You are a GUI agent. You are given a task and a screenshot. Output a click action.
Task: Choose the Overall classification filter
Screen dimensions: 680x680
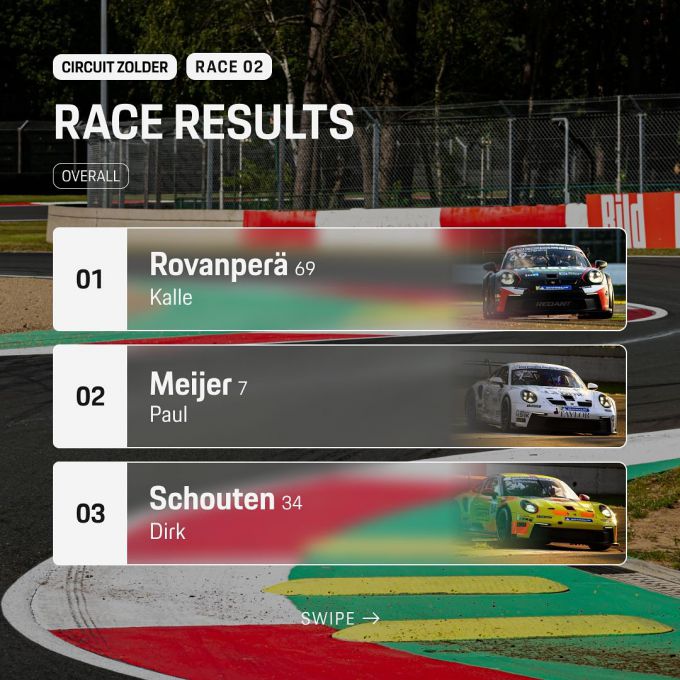[x=90, y=176]
